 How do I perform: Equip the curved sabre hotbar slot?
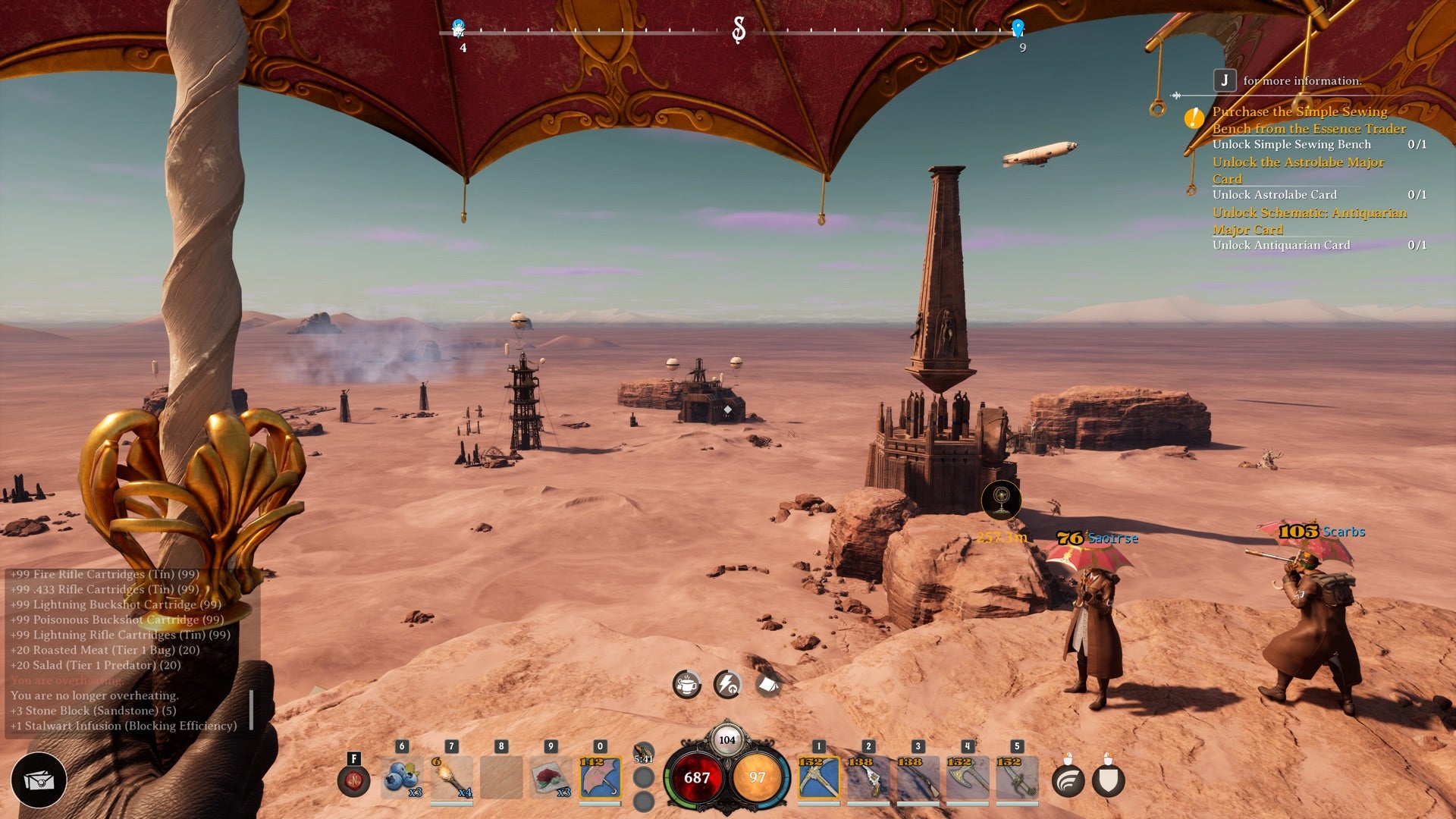tap(1017, 777)
